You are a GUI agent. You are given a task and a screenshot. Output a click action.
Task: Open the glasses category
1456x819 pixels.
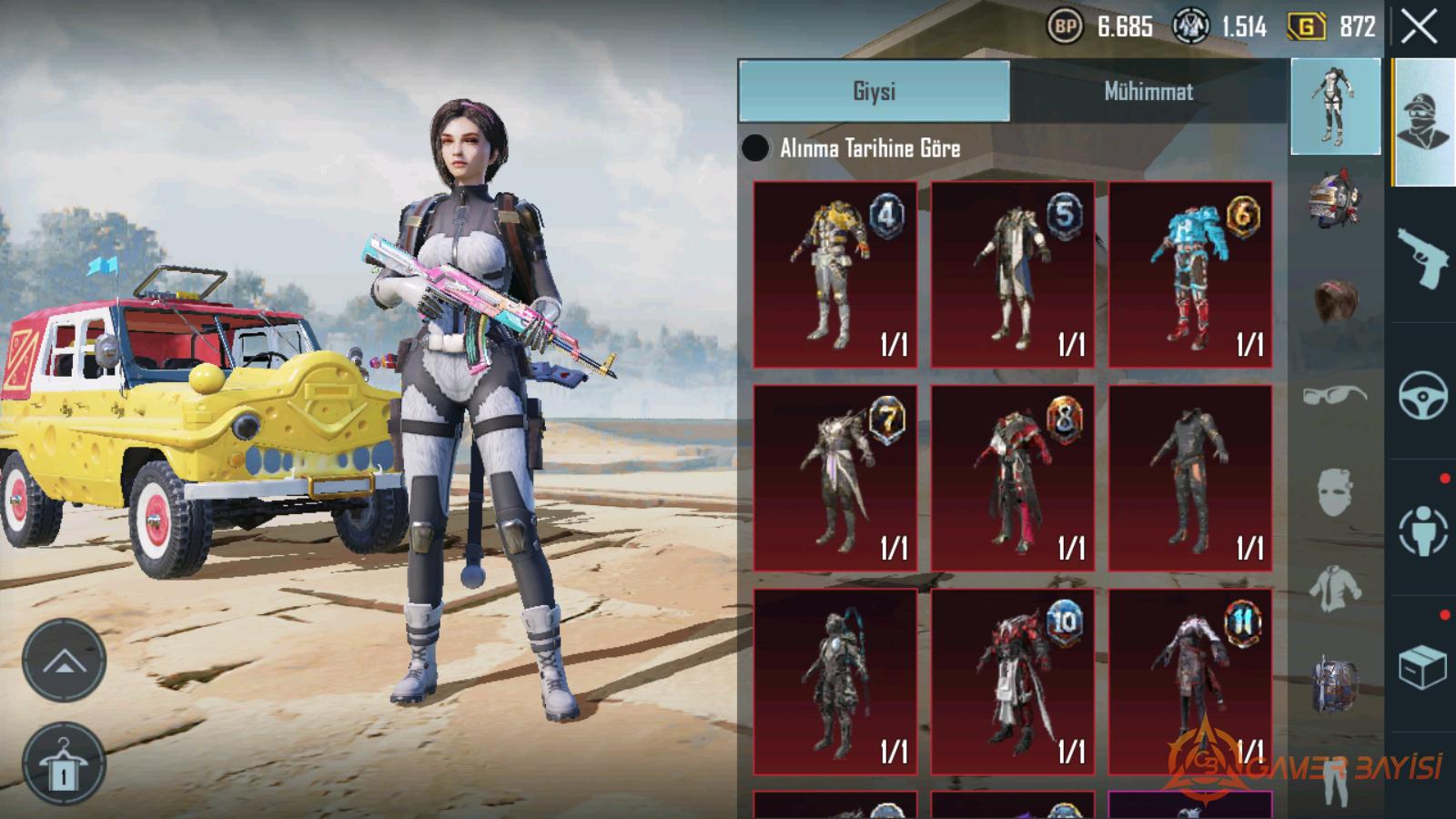[1335, 396]
